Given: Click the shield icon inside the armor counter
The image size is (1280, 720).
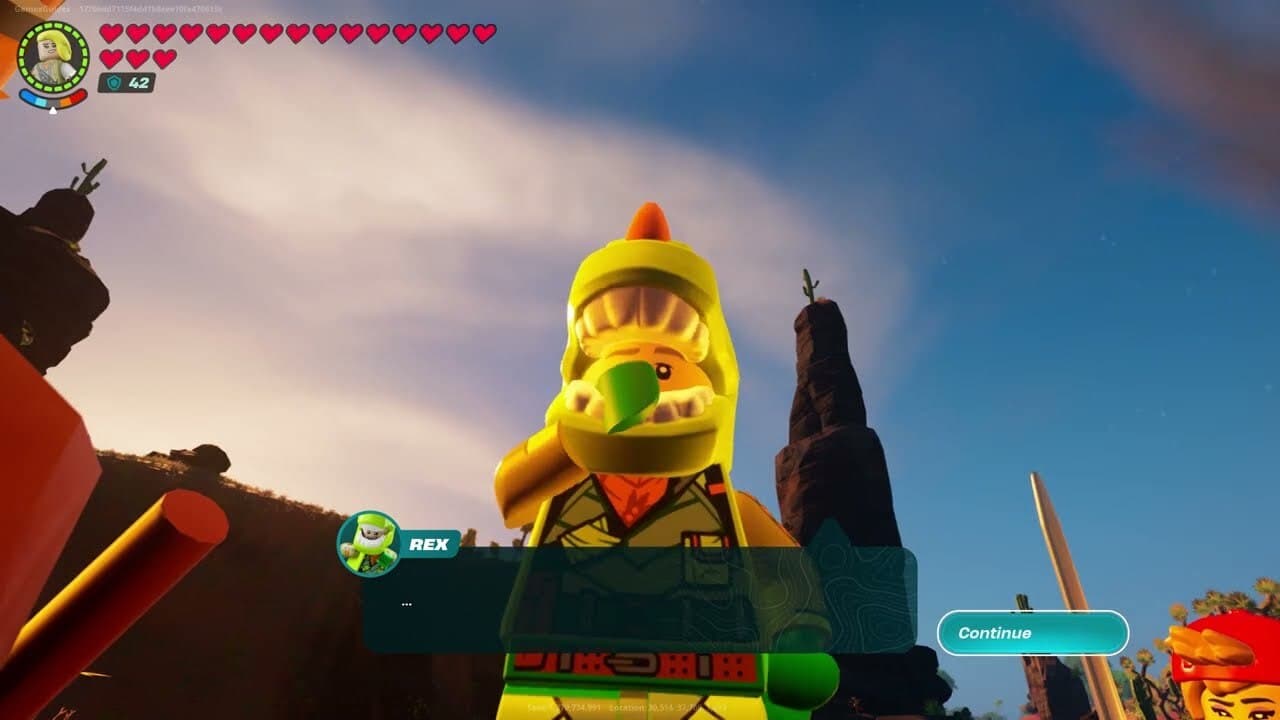Looking at the screenshot, I should point(115,82).
